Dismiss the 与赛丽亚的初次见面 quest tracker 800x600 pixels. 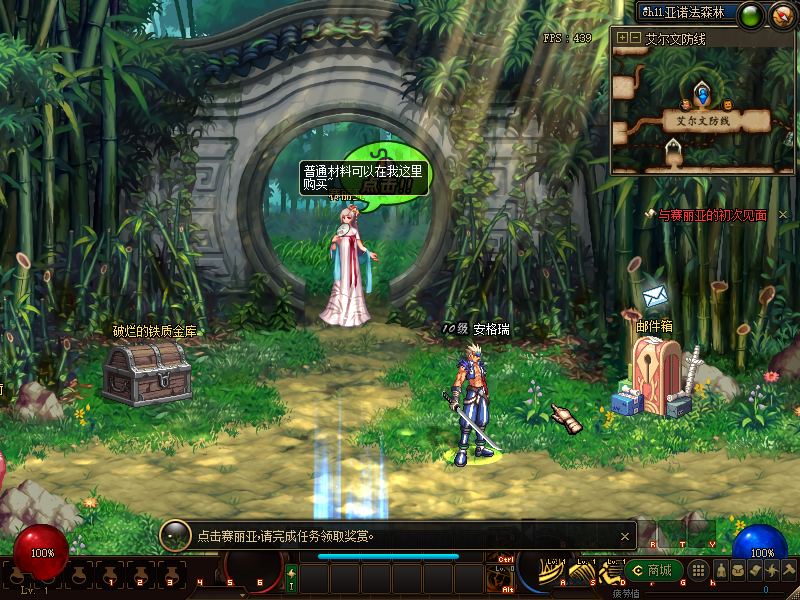pos(783,215)
